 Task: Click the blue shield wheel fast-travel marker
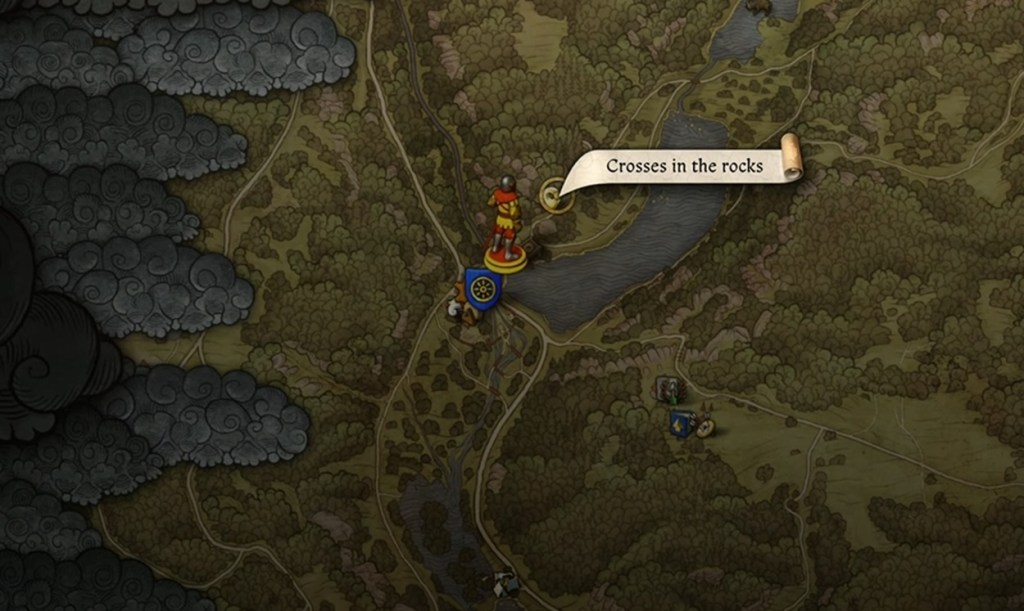pos(482,289)
